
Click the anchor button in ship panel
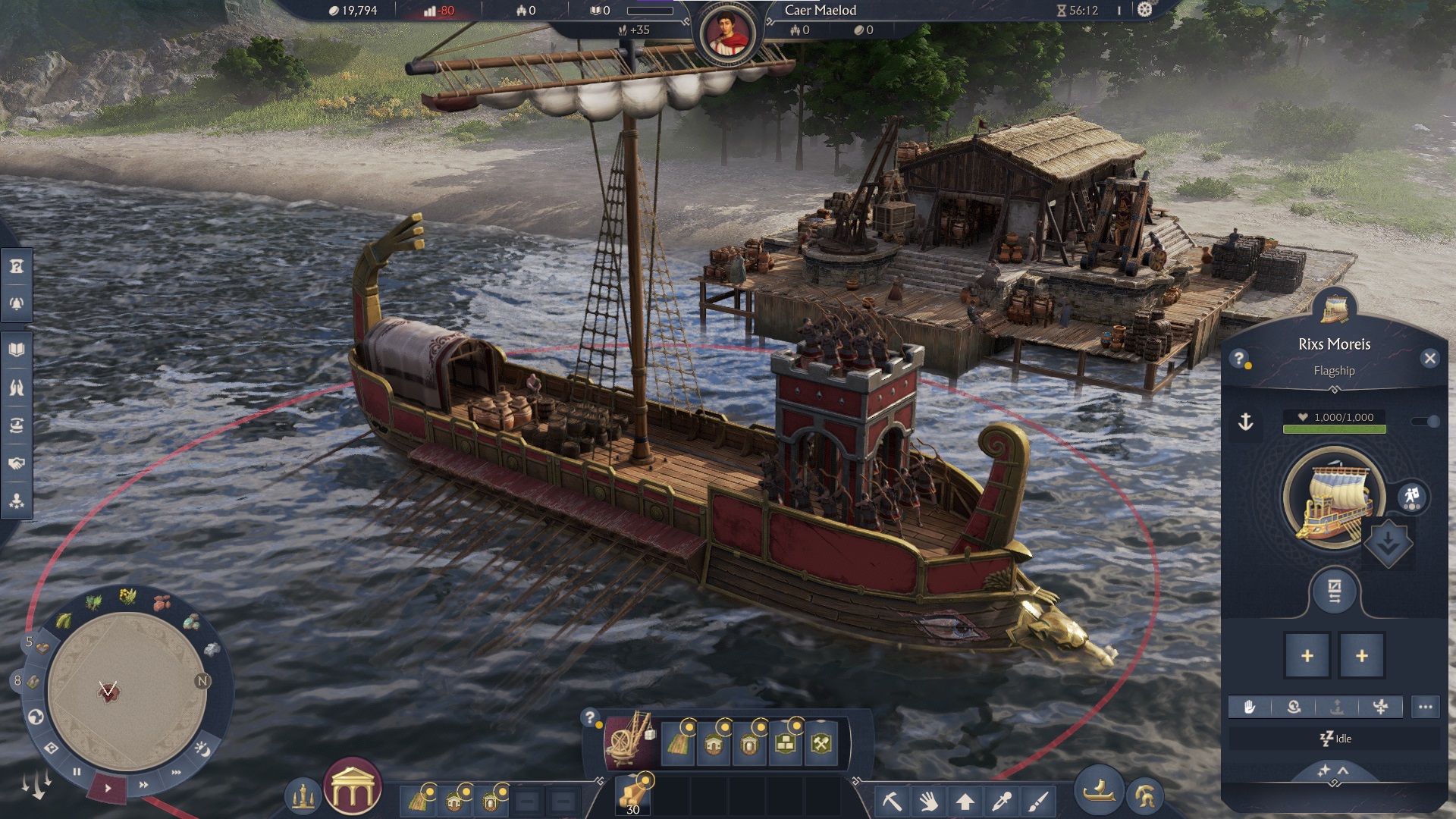tap(1246, 422)
